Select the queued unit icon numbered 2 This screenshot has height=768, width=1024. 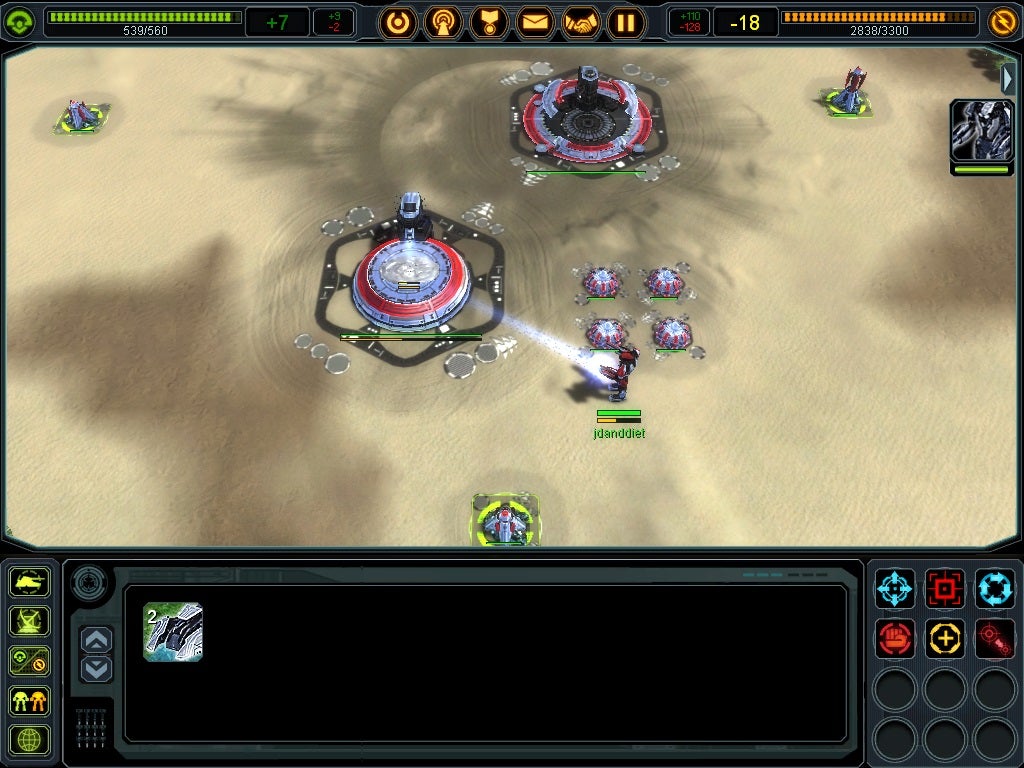pos(173,632)
